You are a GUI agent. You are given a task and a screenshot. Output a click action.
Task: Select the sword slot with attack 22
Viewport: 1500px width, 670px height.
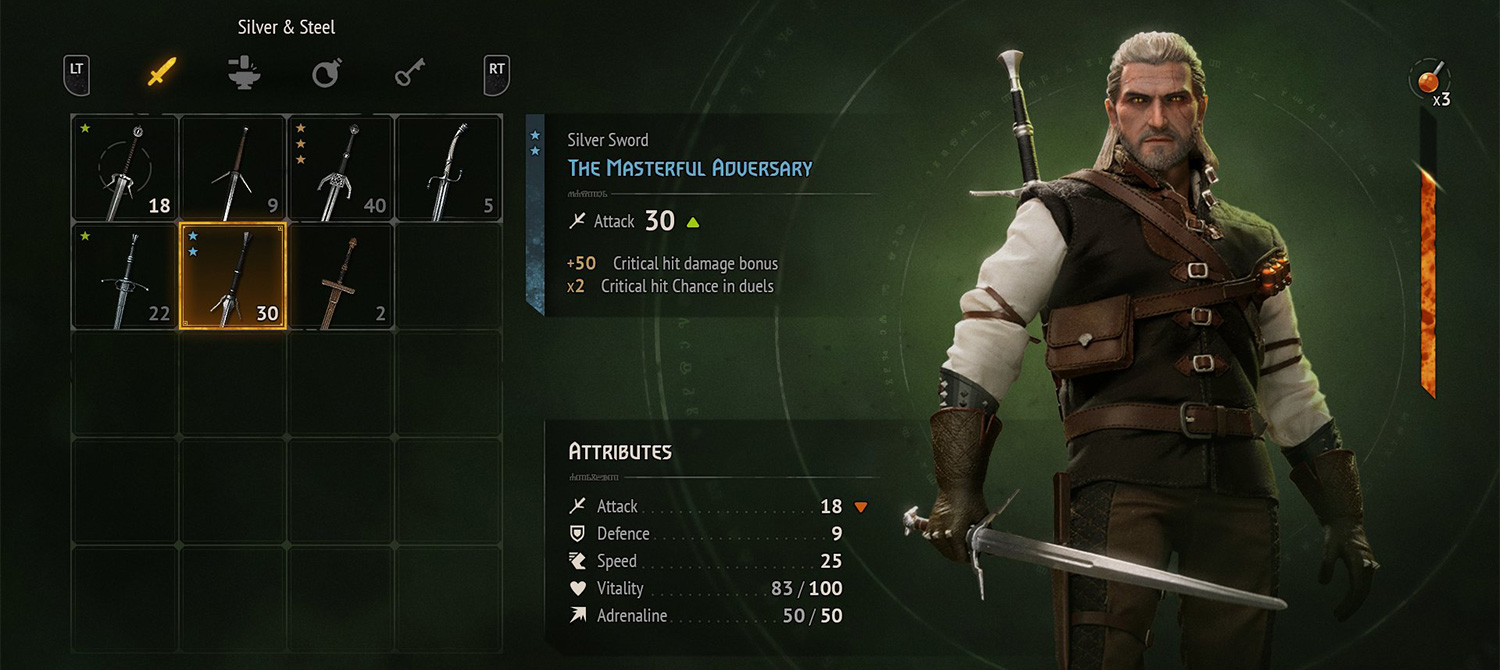pyautogui.click(x=126, y=276)
